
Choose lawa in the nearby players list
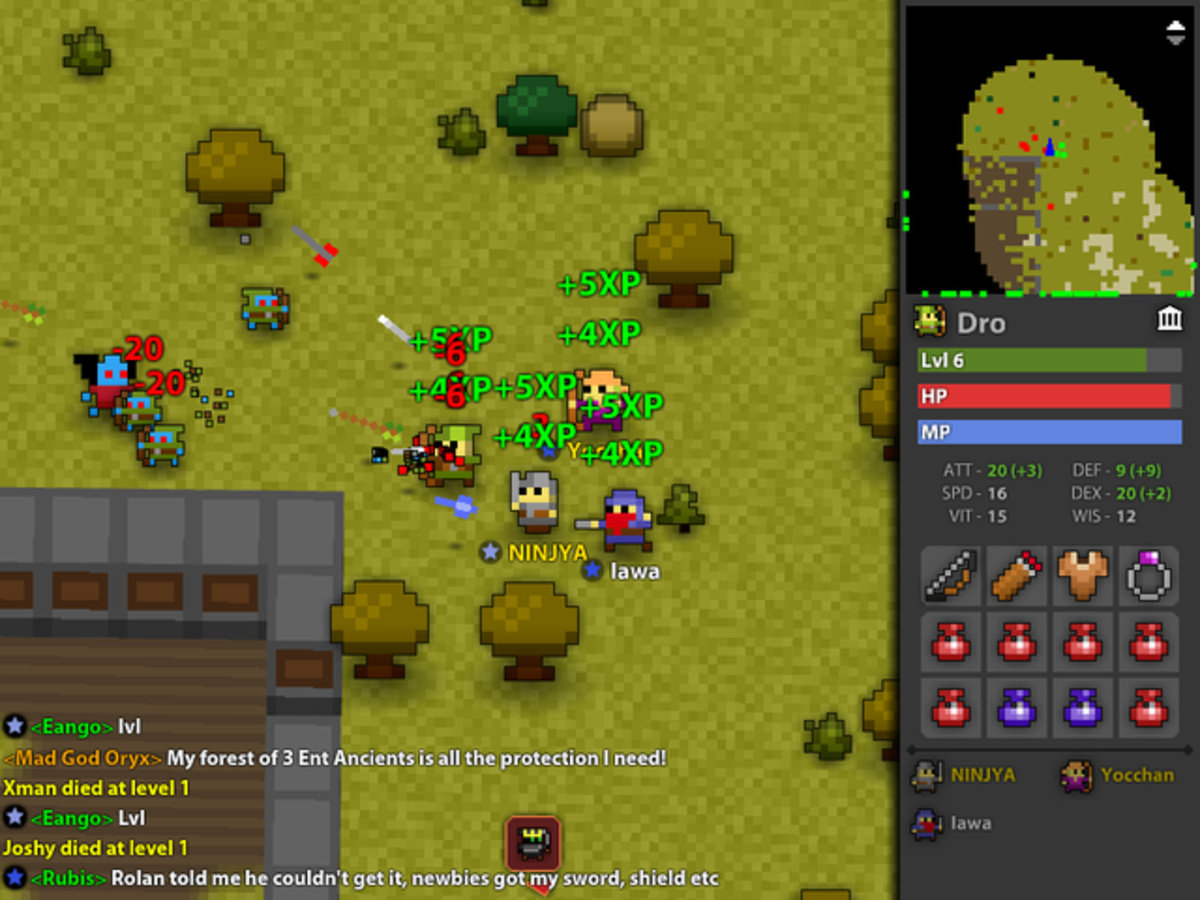point(954,824)
